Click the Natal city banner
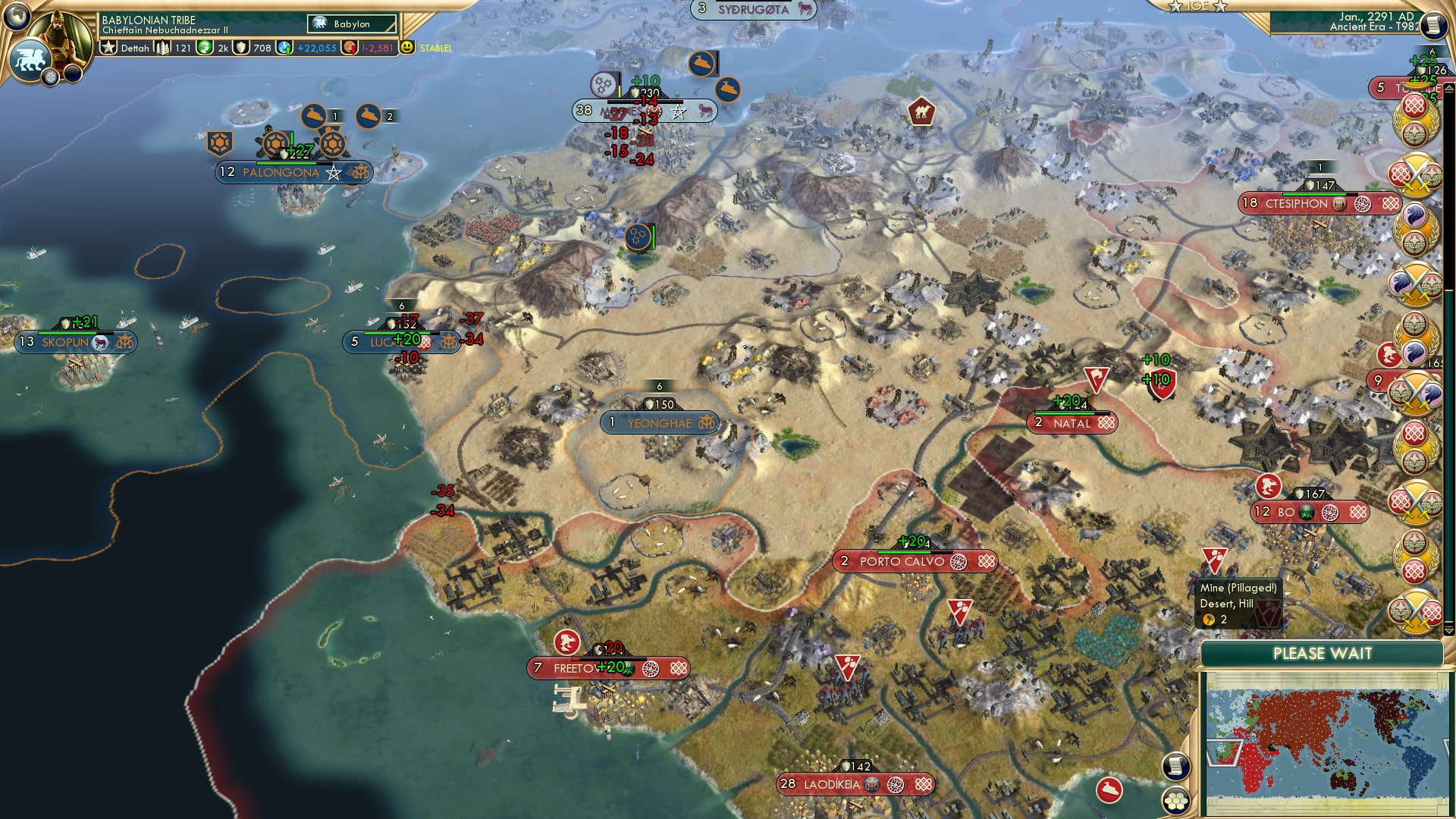 (x=1071, y=423)
